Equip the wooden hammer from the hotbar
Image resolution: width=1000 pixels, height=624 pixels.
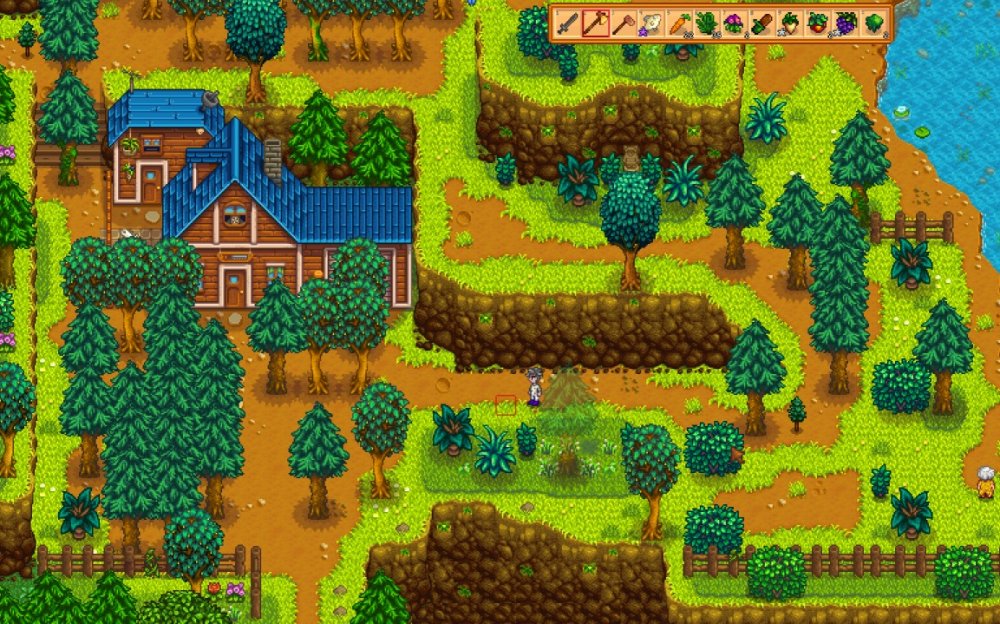[x=623, y=23]
